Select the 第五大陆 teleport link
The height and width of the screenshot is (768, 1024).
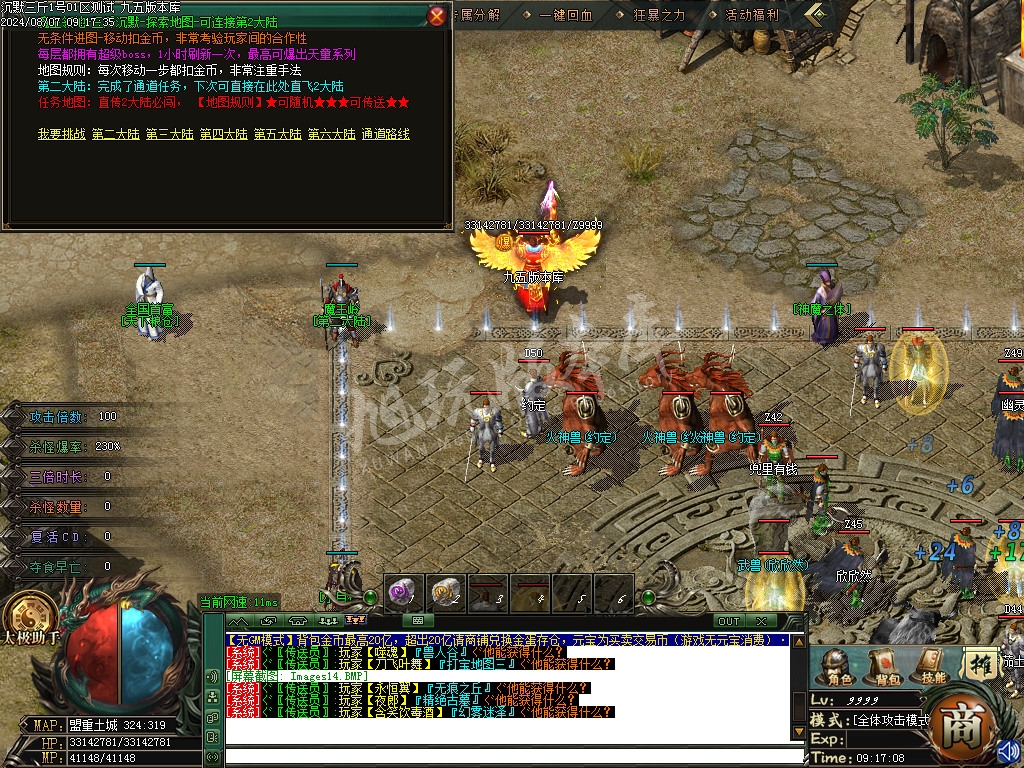point(277,134)
